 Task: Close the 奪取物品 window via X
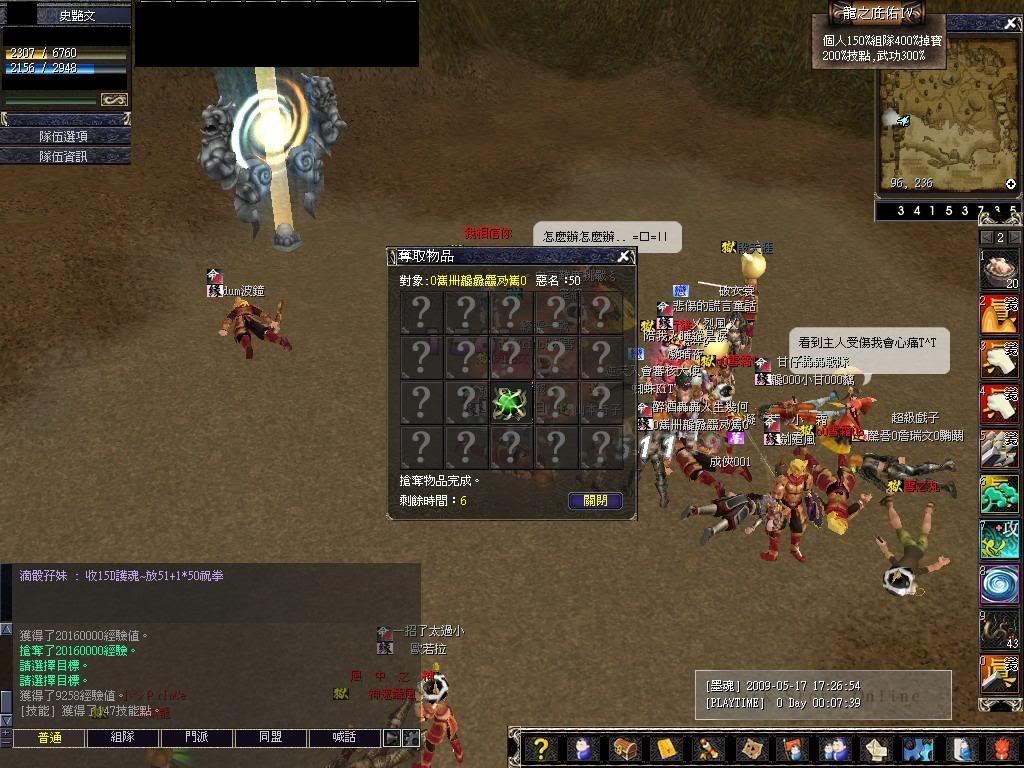(623, 257)
